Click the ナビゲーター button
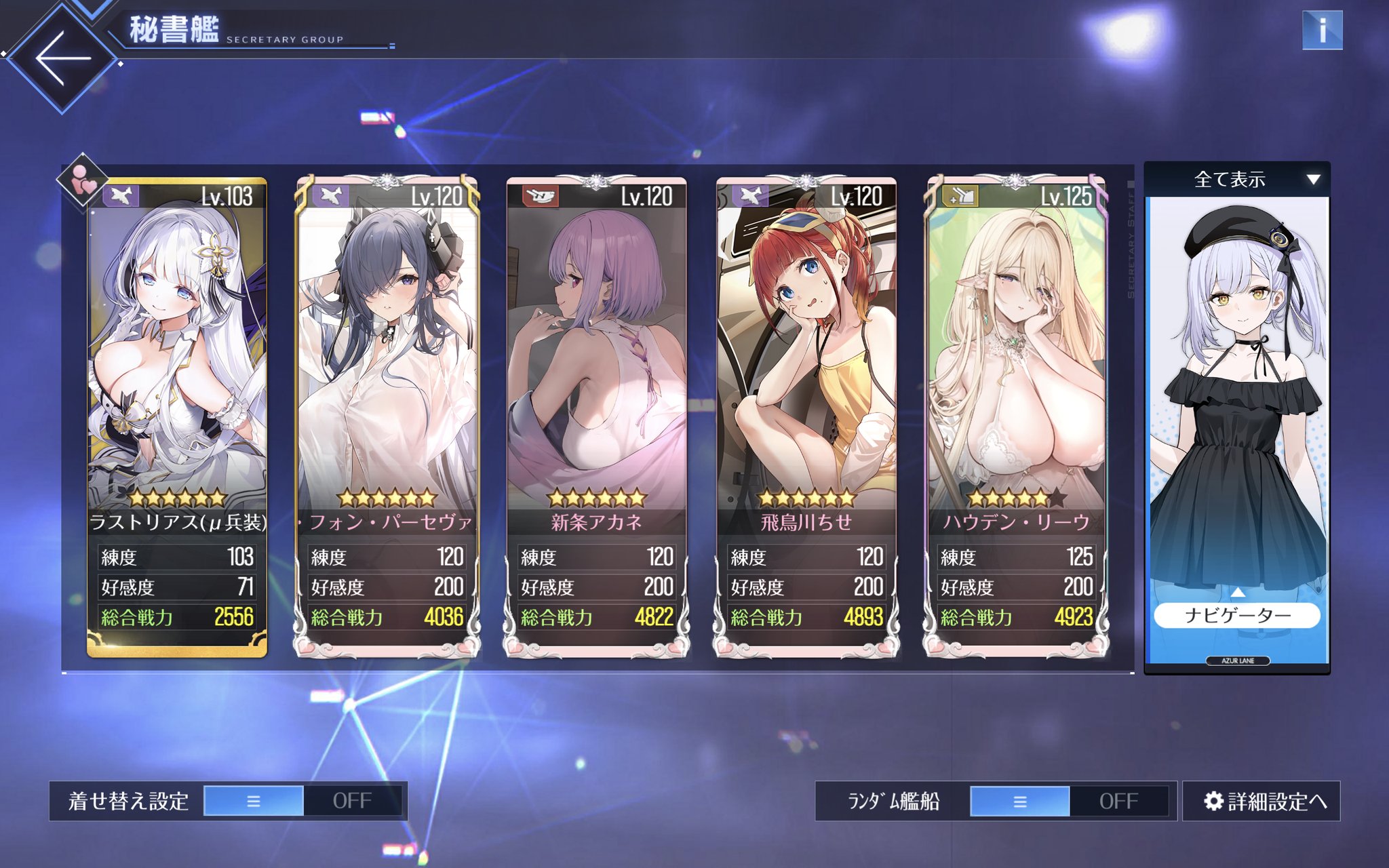The image size is (1389, 868). [1237, 615]
